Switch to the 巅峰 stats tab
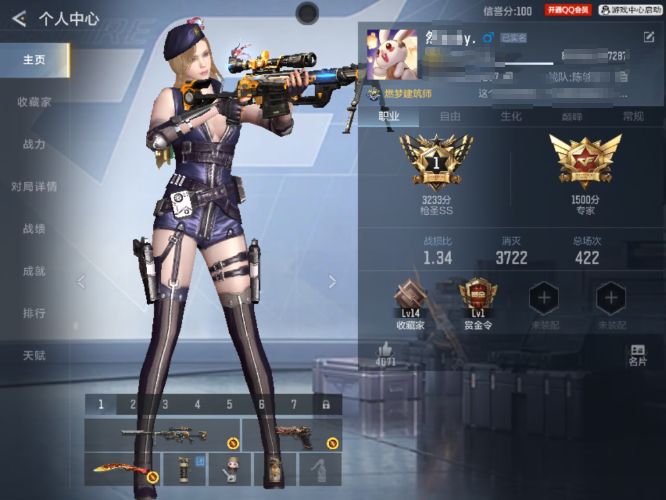Image resolution: width=666 pixels, height=500 pixels. (572, 116)
